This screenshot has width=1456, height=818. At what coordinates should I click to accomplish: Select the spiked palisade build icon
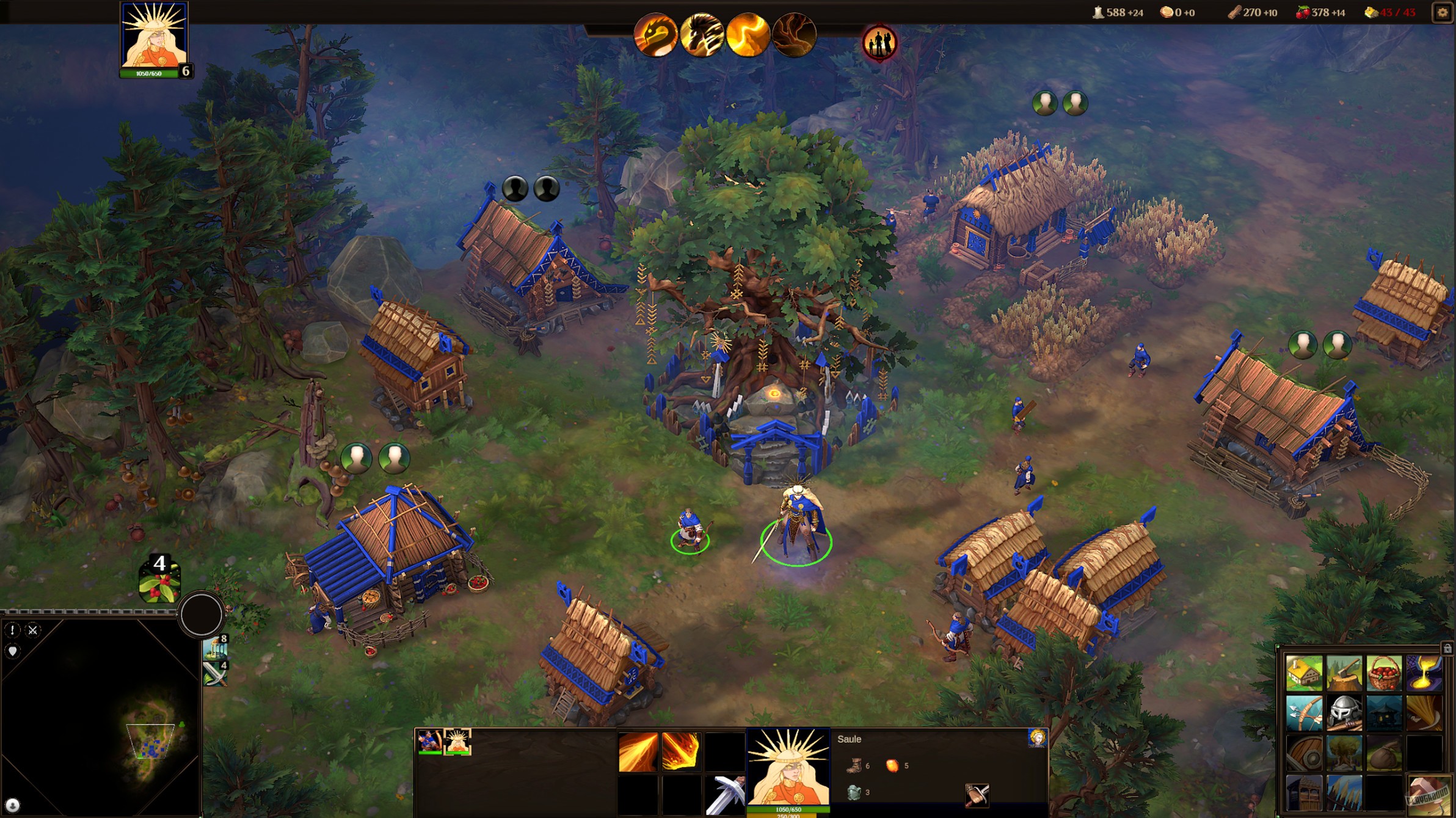coord(1344,792)
